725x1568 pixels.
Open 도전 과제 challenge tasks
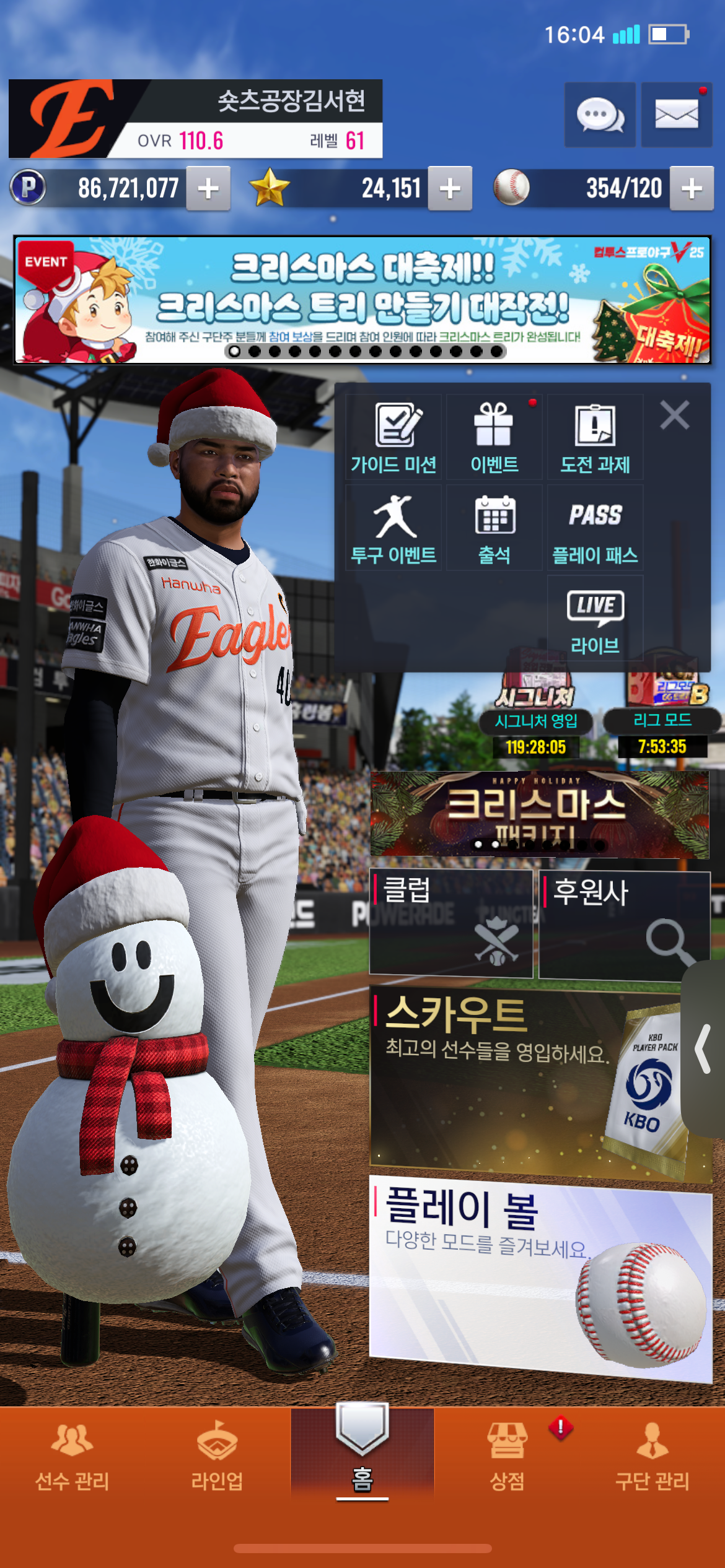click(595, 437)
